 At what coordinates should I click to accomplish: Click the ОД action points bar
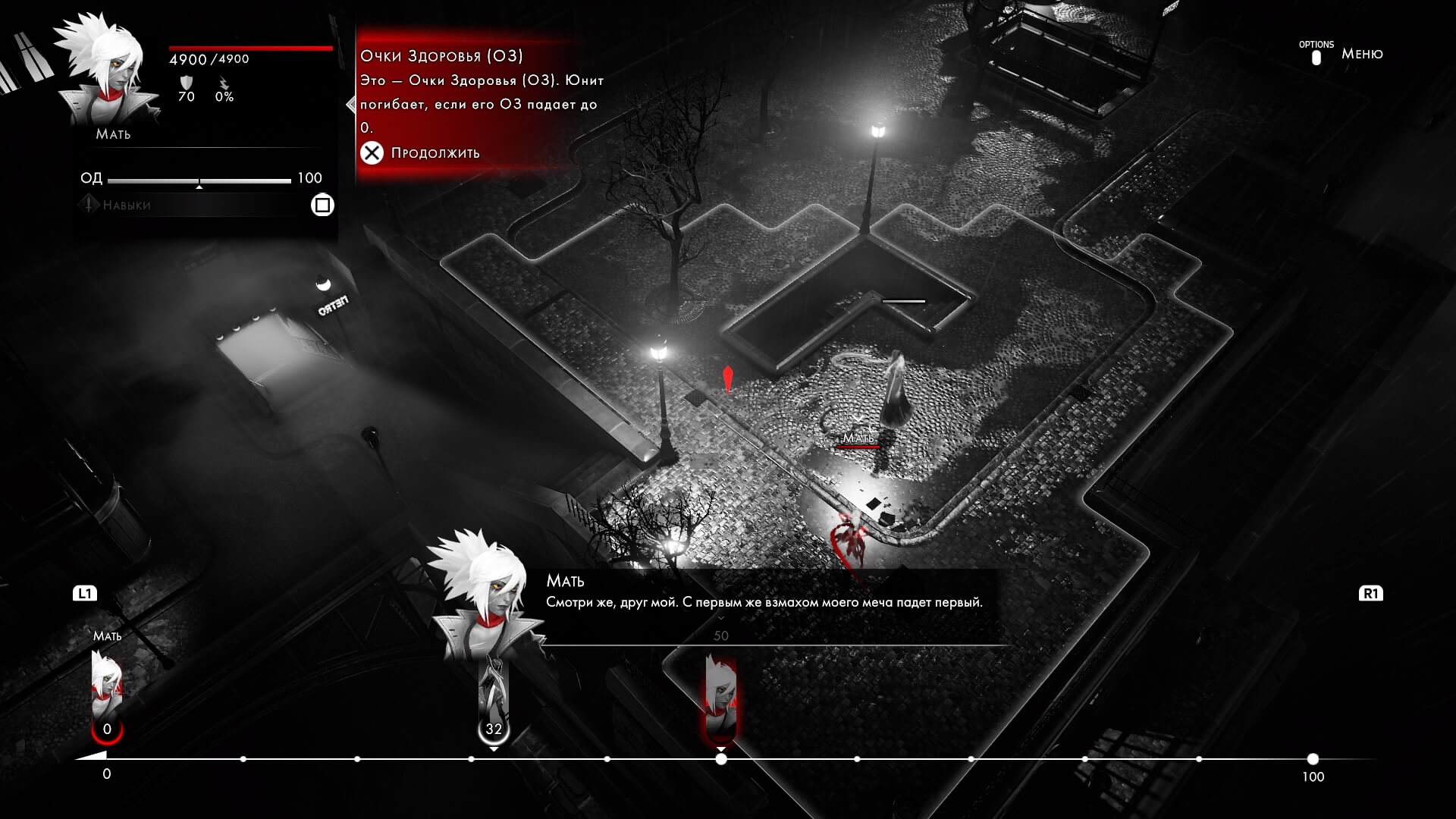click(199, 180)
